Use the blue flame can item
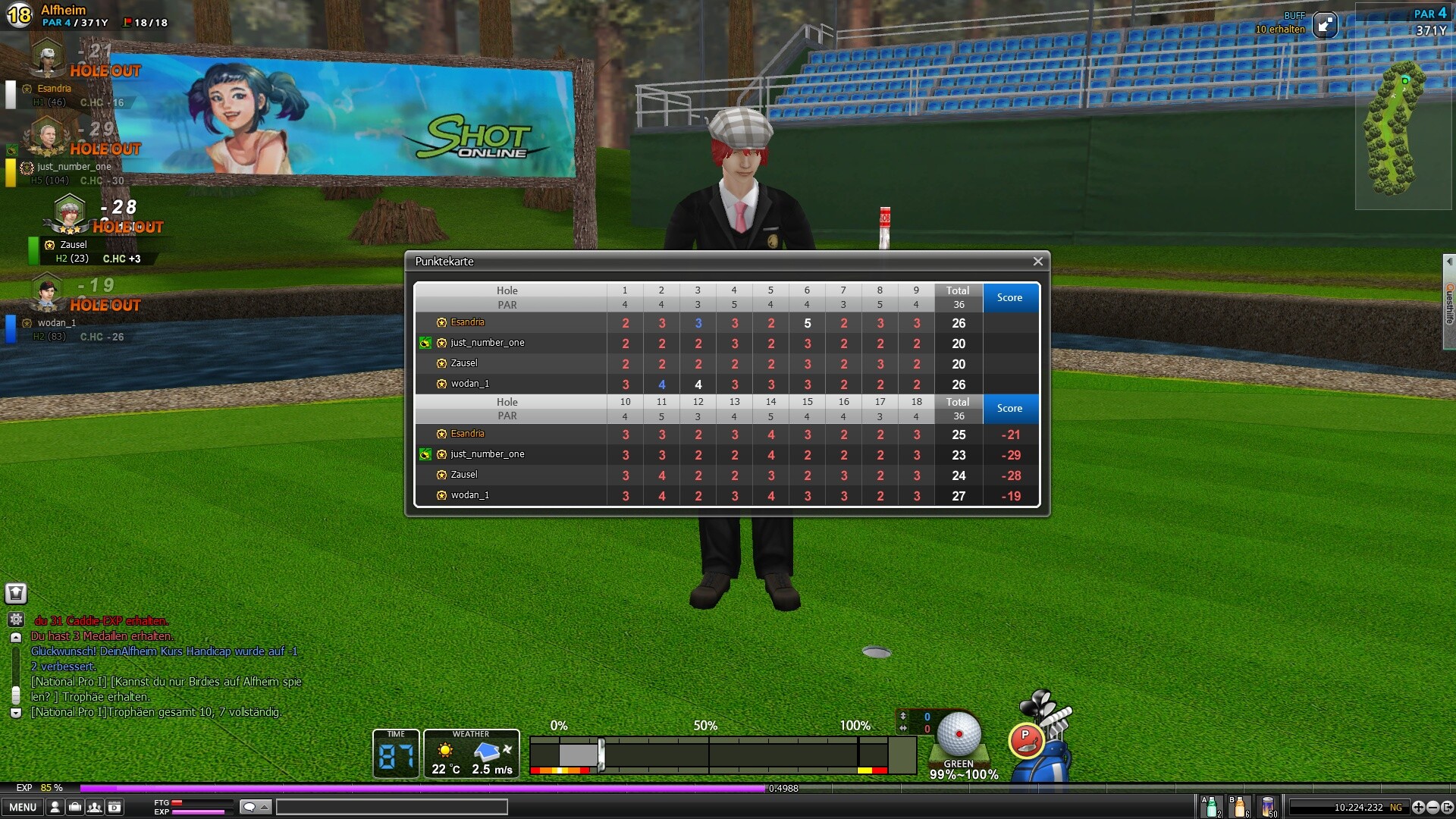 tap(1268, 807)
